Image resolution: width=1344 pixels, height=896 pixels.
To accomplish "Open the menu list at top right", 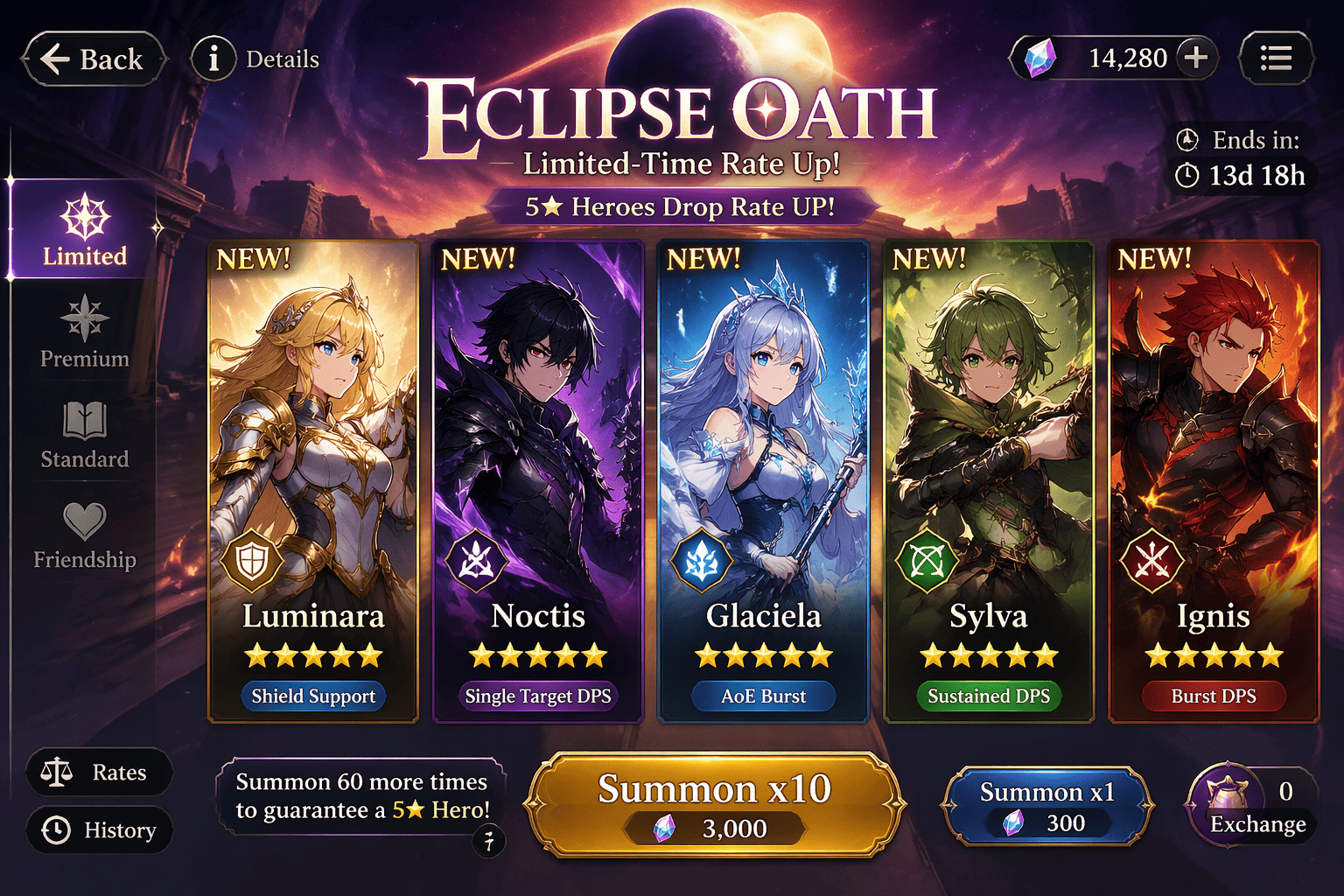I will (1276, 58).
